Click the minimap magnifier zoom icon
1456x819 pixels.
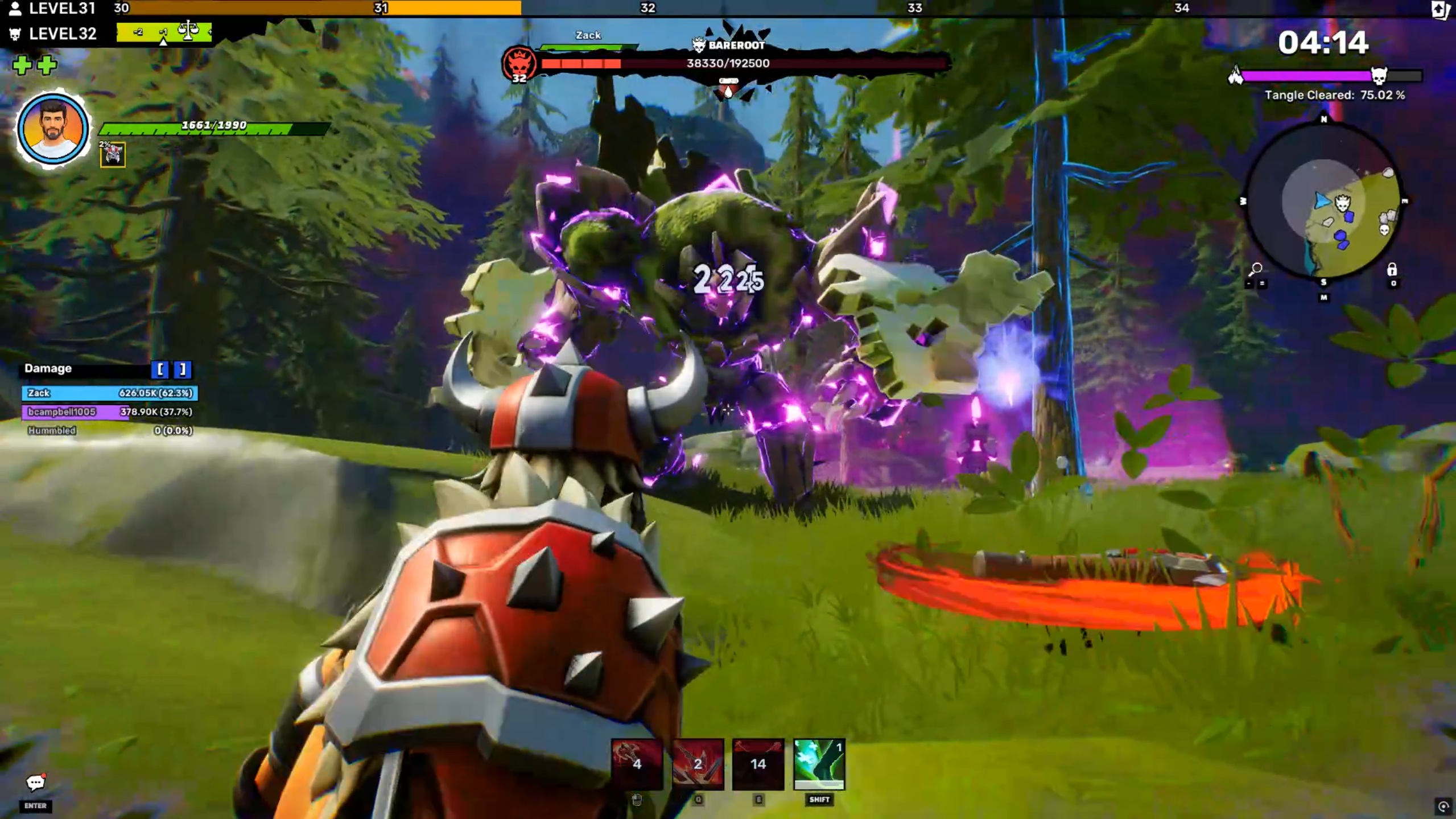pyautogui.click(x=1255, y=269)
